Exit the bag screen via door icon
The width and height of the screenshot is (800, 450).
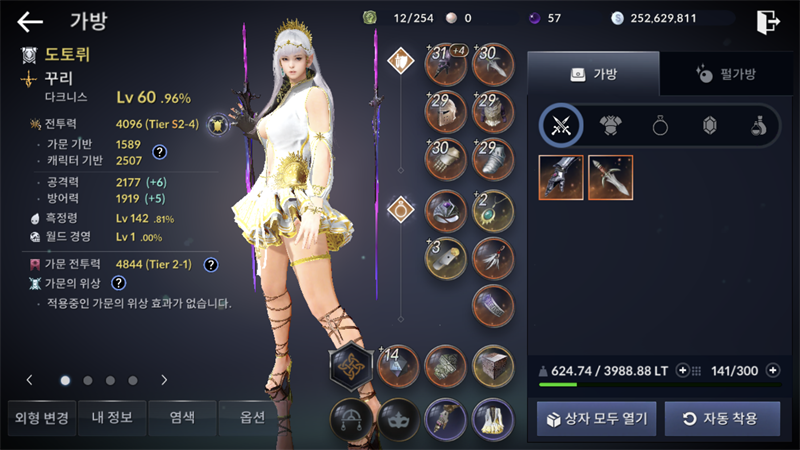768,21
